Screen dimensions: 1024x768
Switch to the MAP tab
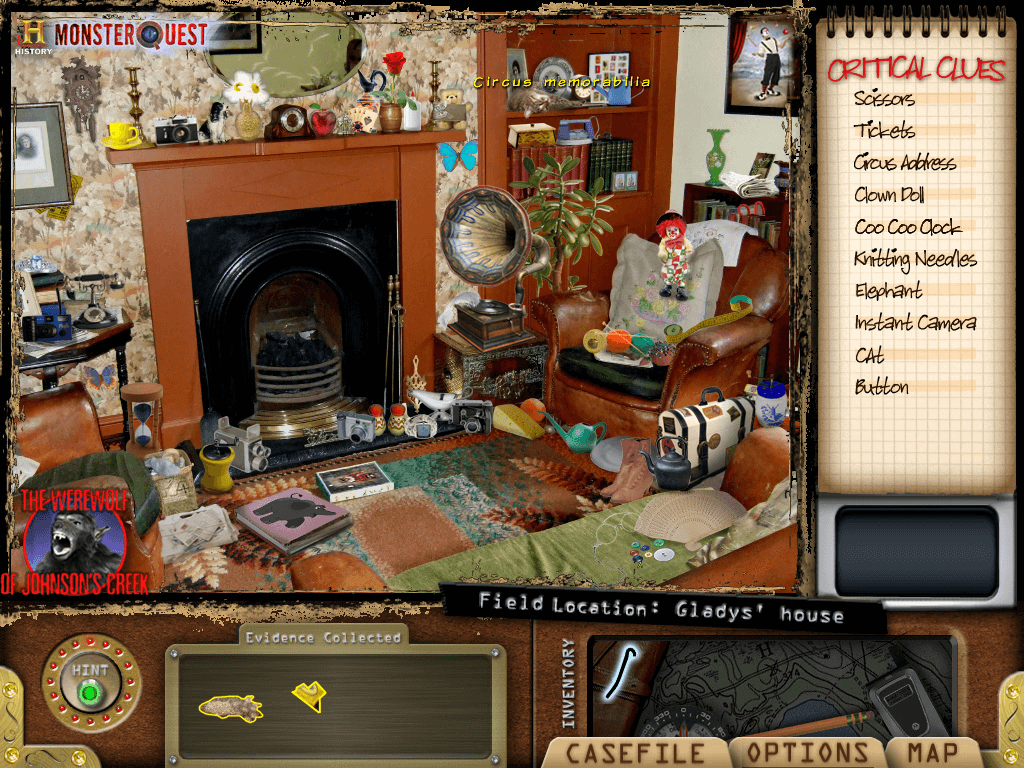pyautogui.click(x=932, y=753)
